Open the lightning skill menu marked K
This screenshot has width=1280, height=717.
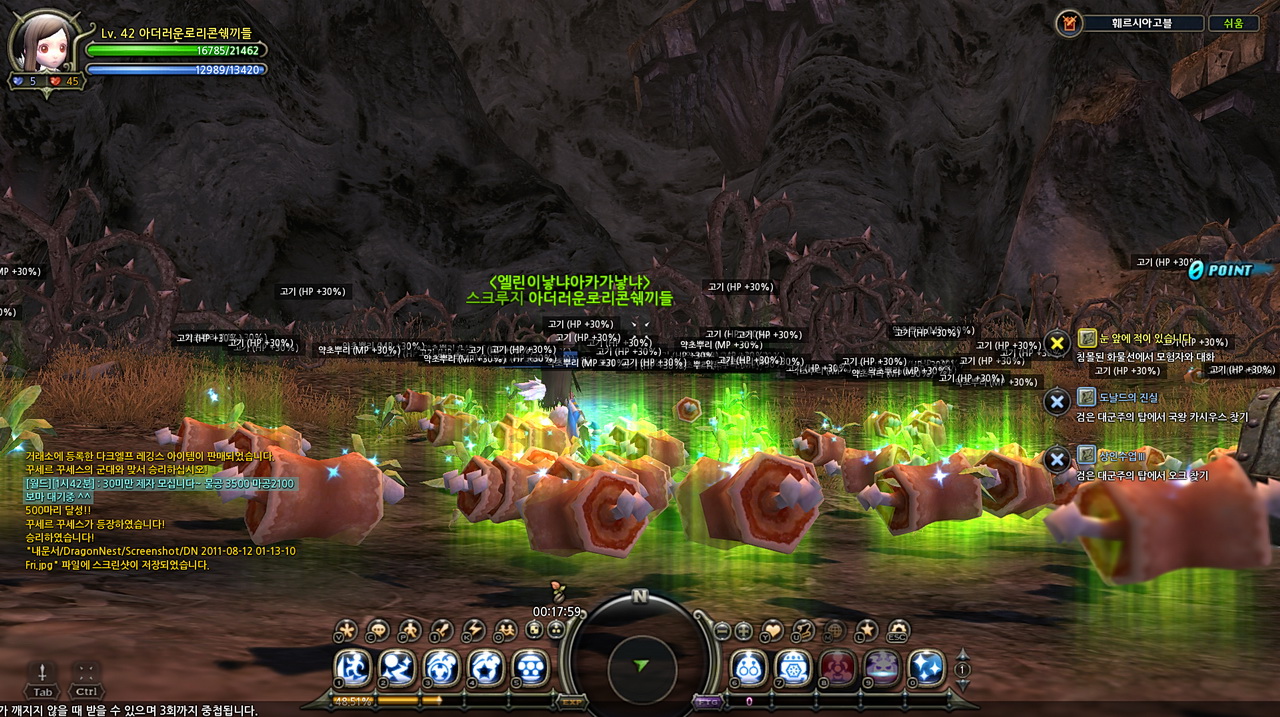click(x=473, y=630)
